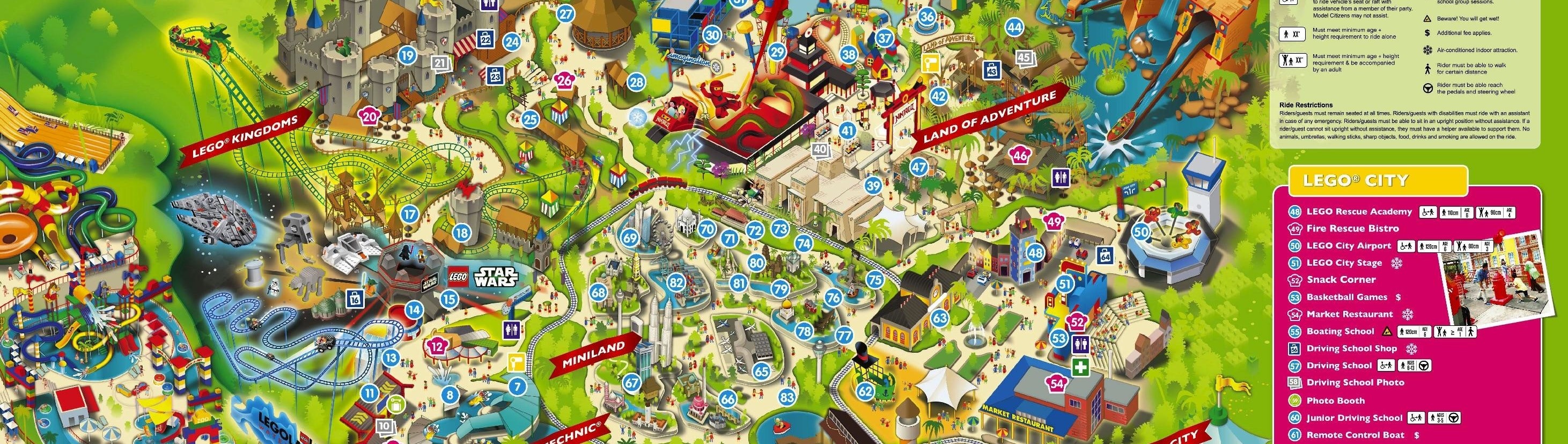Pick map marker 15 beside the Star Wars logo

[450, 299]
